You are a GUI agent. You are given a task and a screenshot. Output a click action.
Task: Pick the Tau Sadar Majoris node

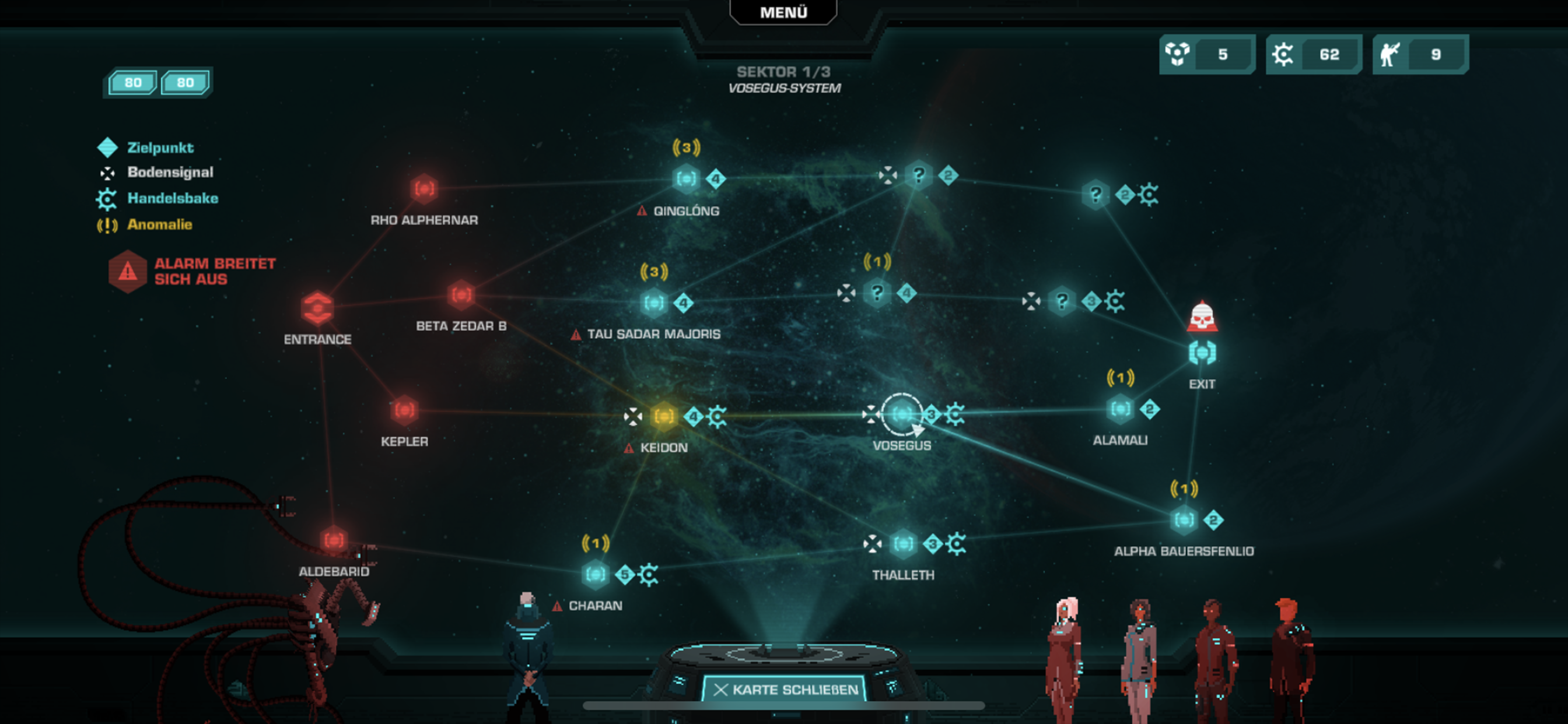pos(654,303)
